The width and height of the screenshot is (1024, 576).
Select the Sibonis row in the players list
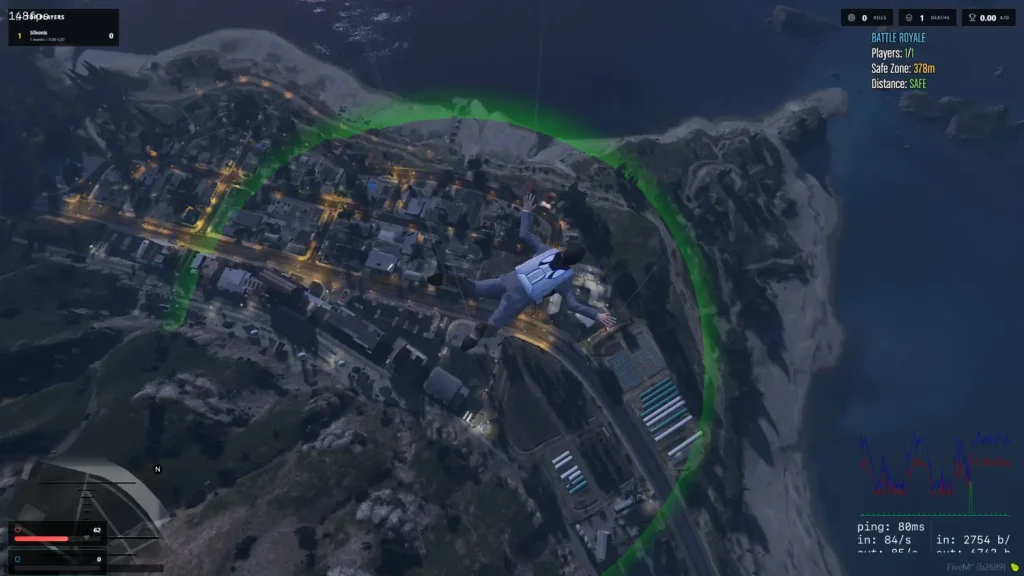[x=63, y=35]
